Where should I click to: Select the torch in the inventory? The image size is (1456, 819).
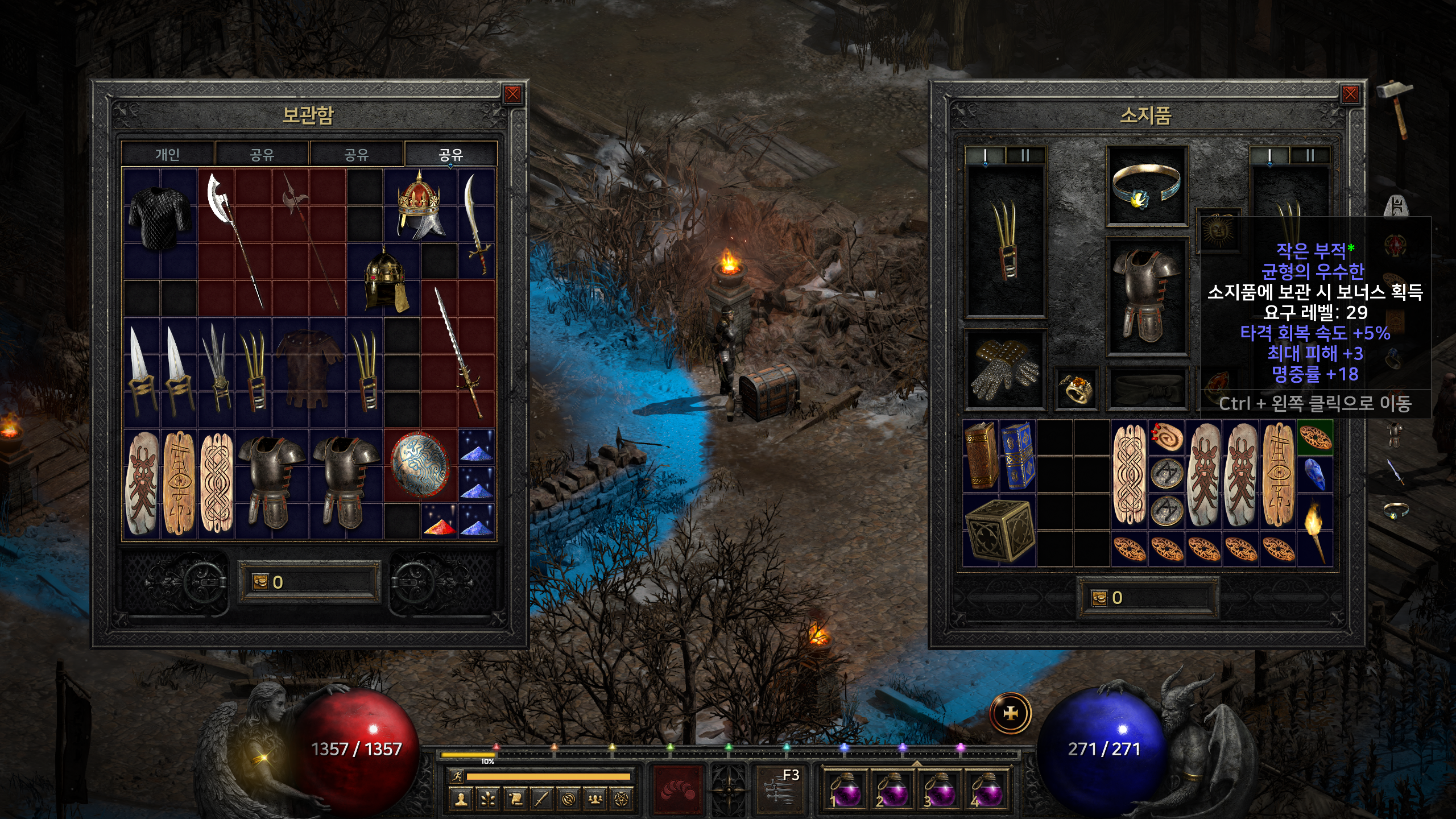[x=1314, y=530]
